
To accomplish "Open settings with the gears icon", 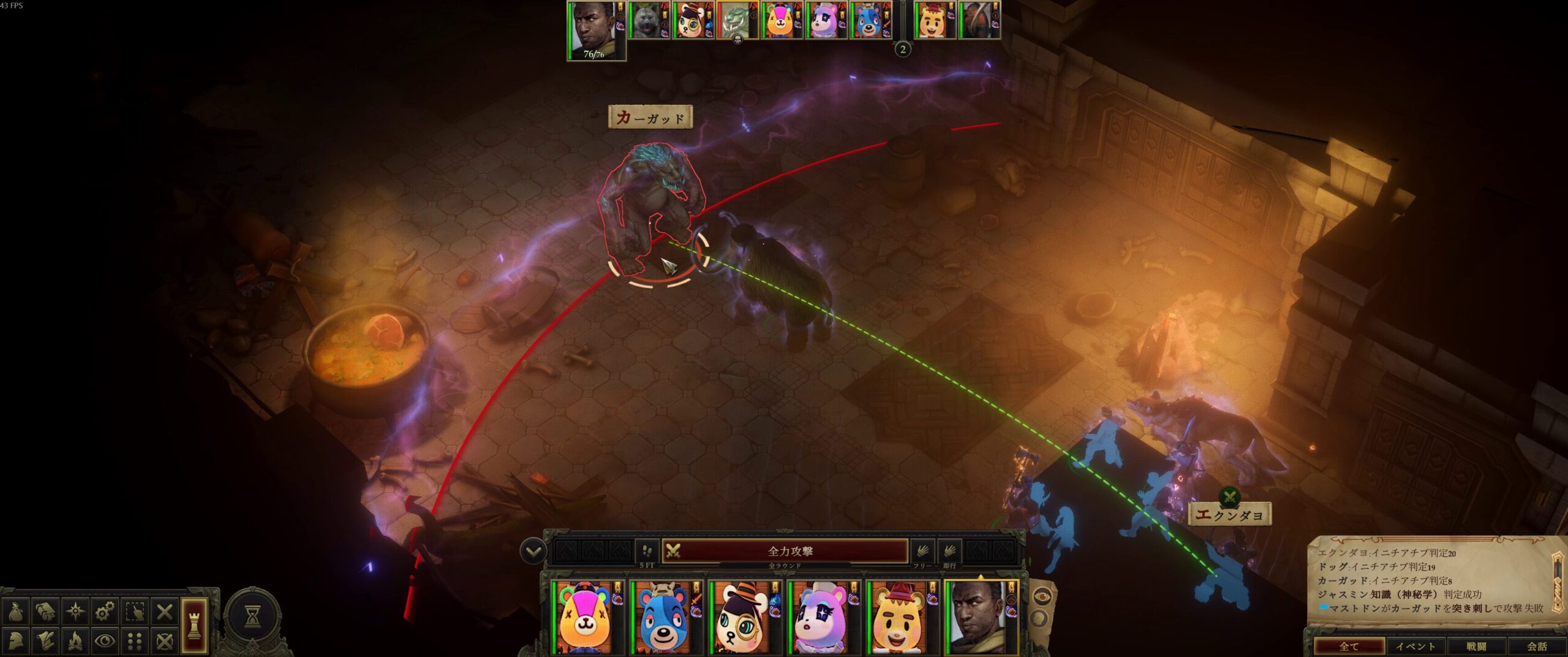I will pos(105,612).
